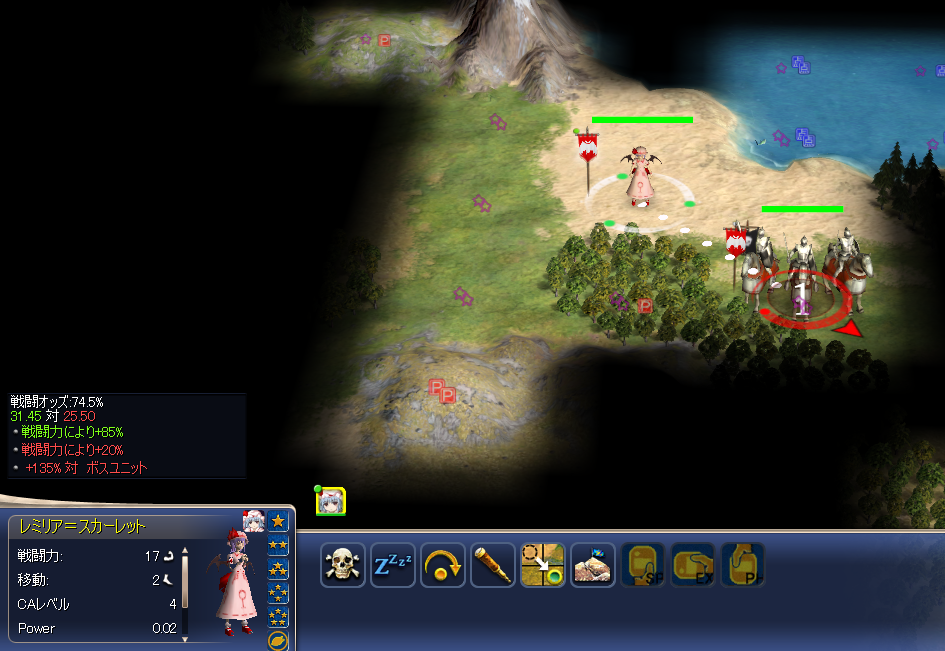
Task: Choose the go-to tile movement command
Action: pyautogui.click(x=542, y=565)
